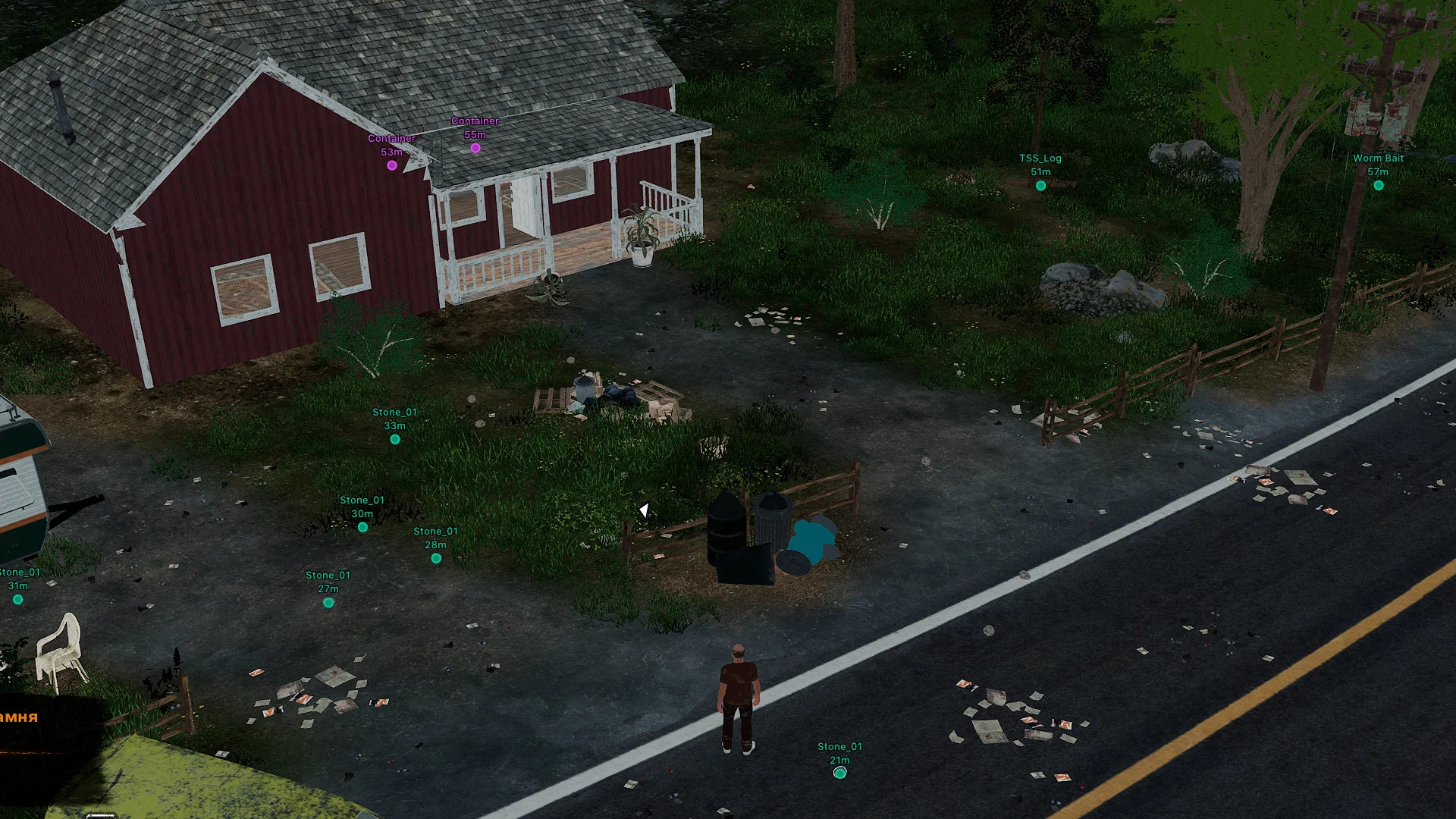Choose the Worm Bait marker at 57m
The width and height of the screenshot is (1456, 819).
coord(1379,186)
